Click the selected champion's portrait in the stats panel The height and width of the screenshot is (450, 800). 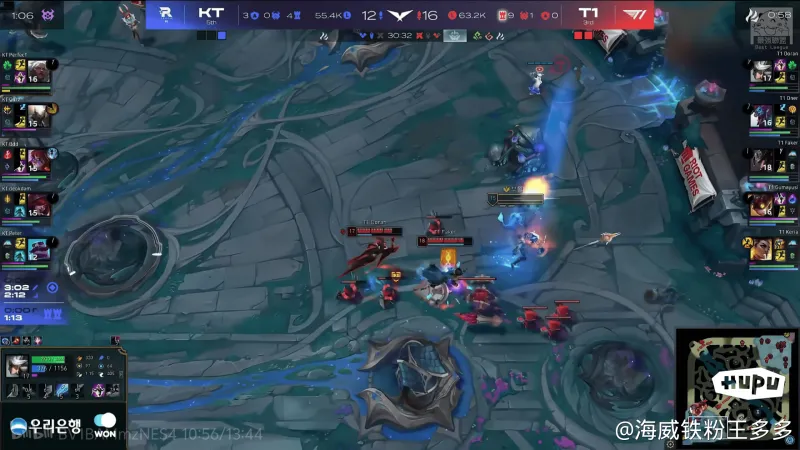coord(18,365)
